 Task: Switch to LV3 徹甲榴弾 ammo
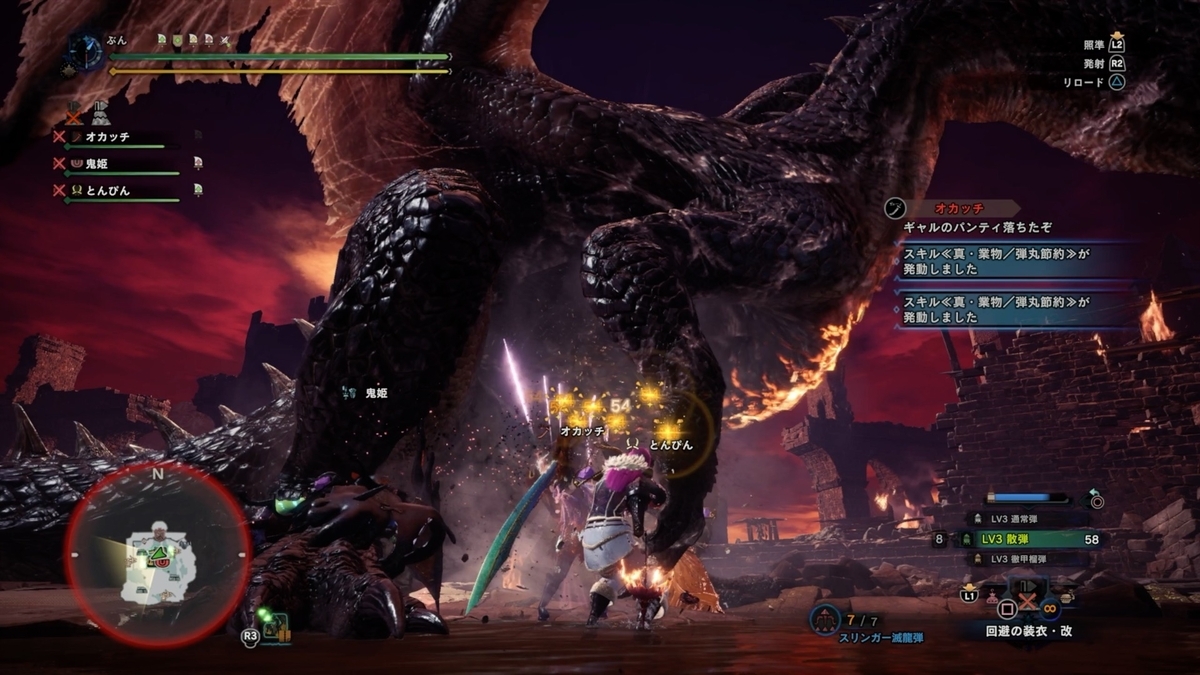click(x=1020, y=558)
